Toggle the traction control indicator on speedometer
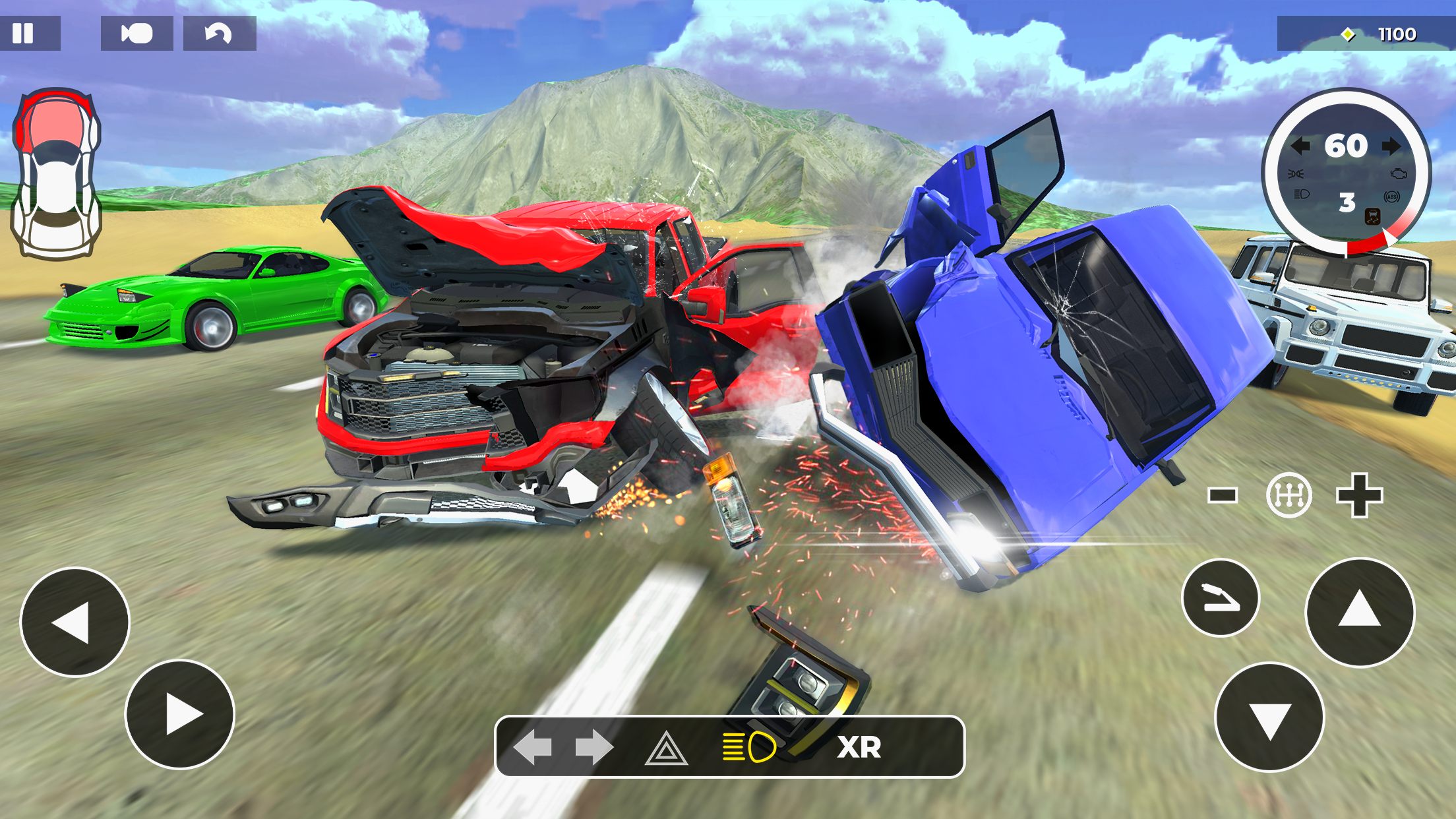Viewport: 1456px width, 819px height. point(1372,216)
